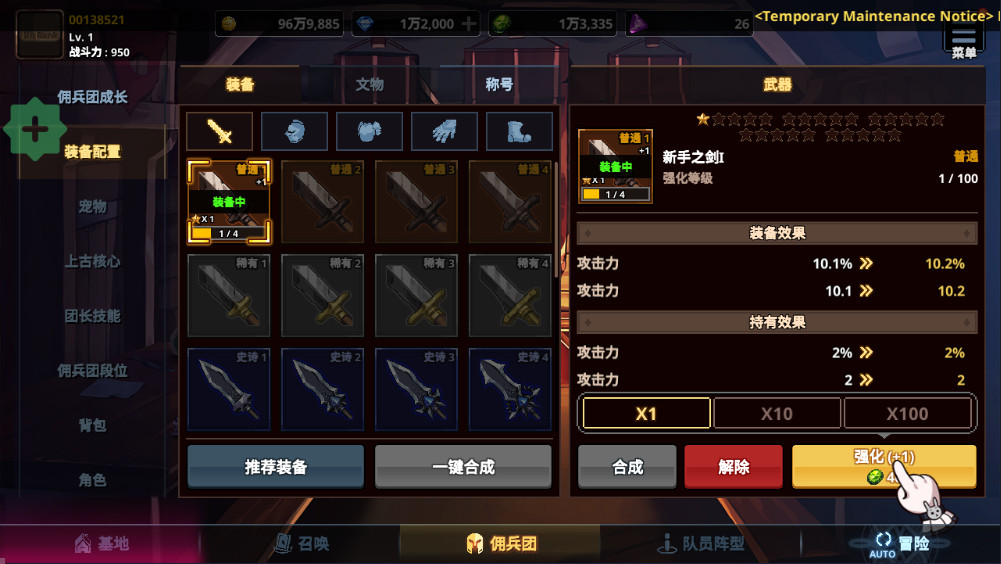Select the helmet equipment category
Viewport: 1001px width, 564px height.
(x=294, y=131)
